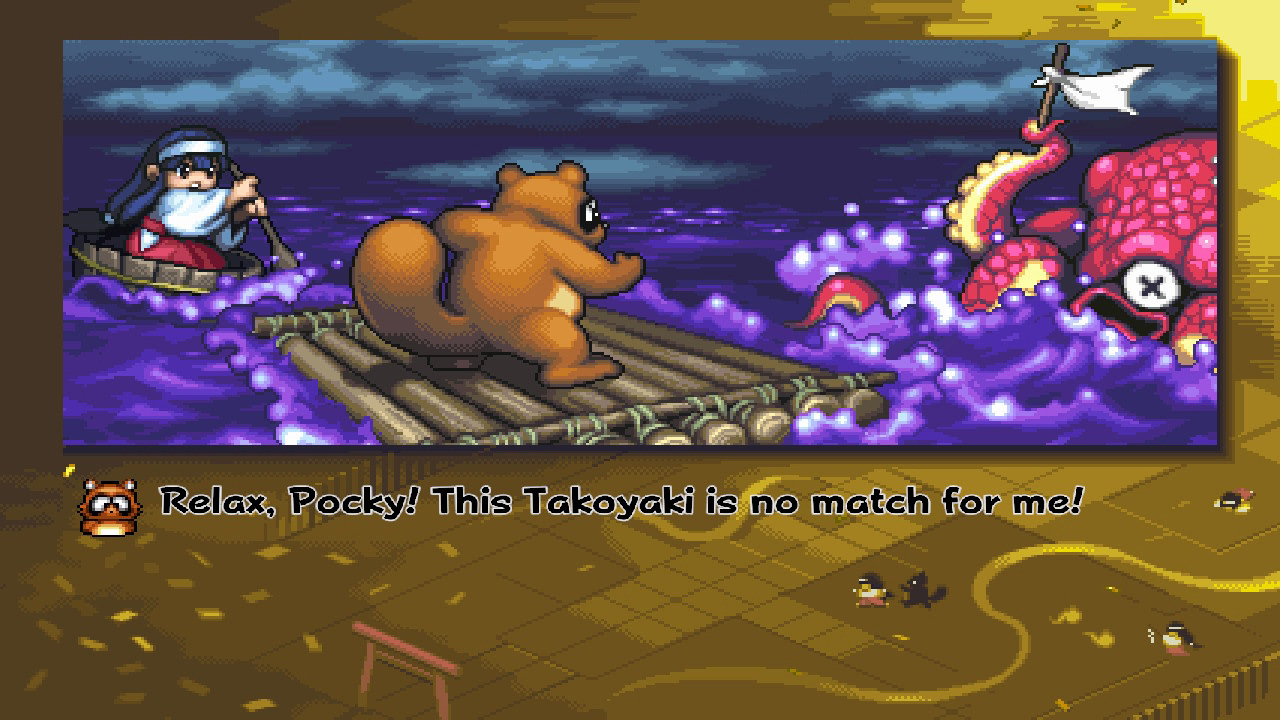Image resolution: width=1280 pixels, height=720 pixels.
Task: Click the dark storm clouds in the cutscene sky
Action: click(x=500, y=80)
